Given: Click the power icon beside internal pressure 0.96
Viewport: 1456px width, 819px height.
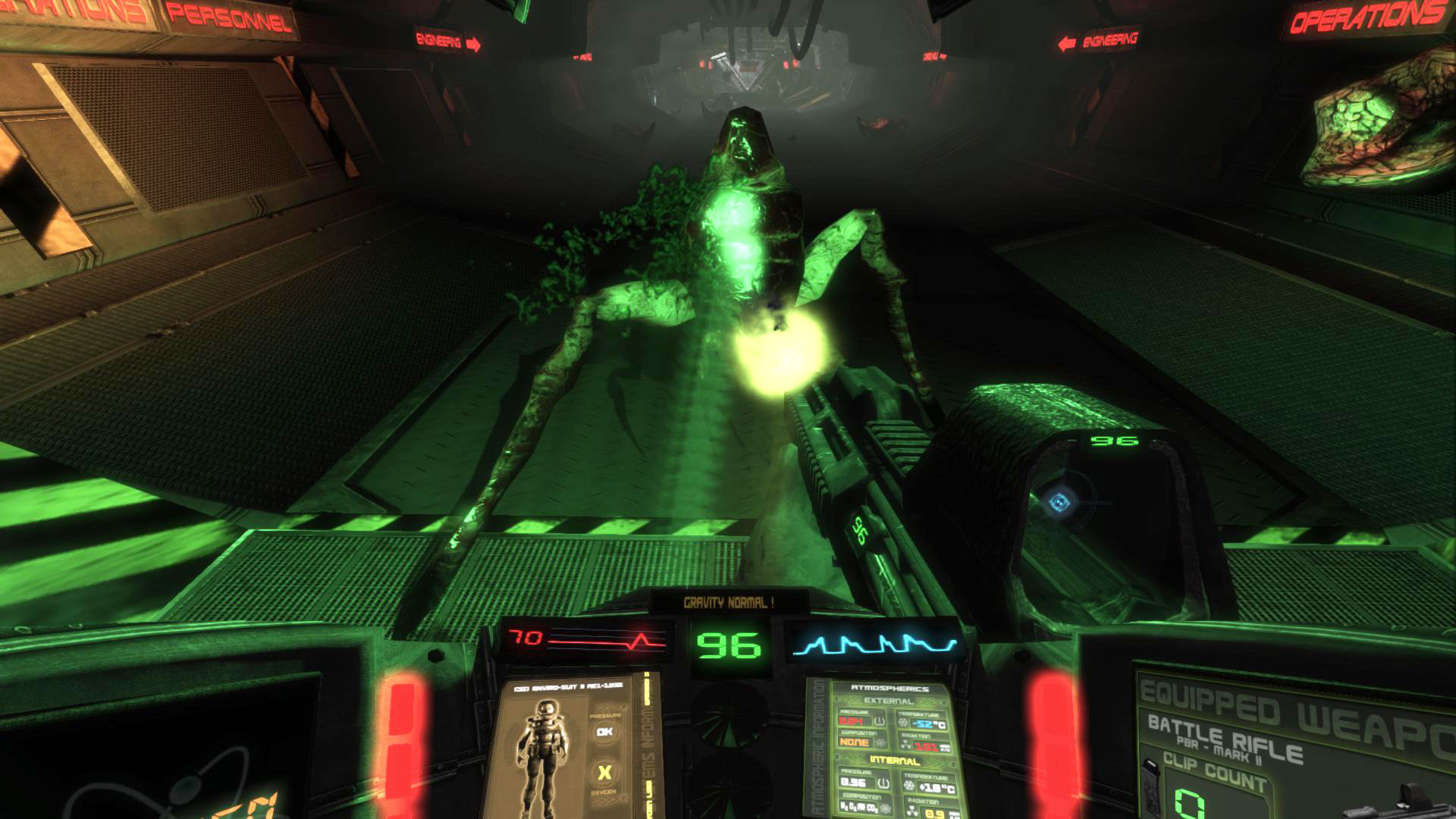Looking at the screenshot, I should coord(883,783).
